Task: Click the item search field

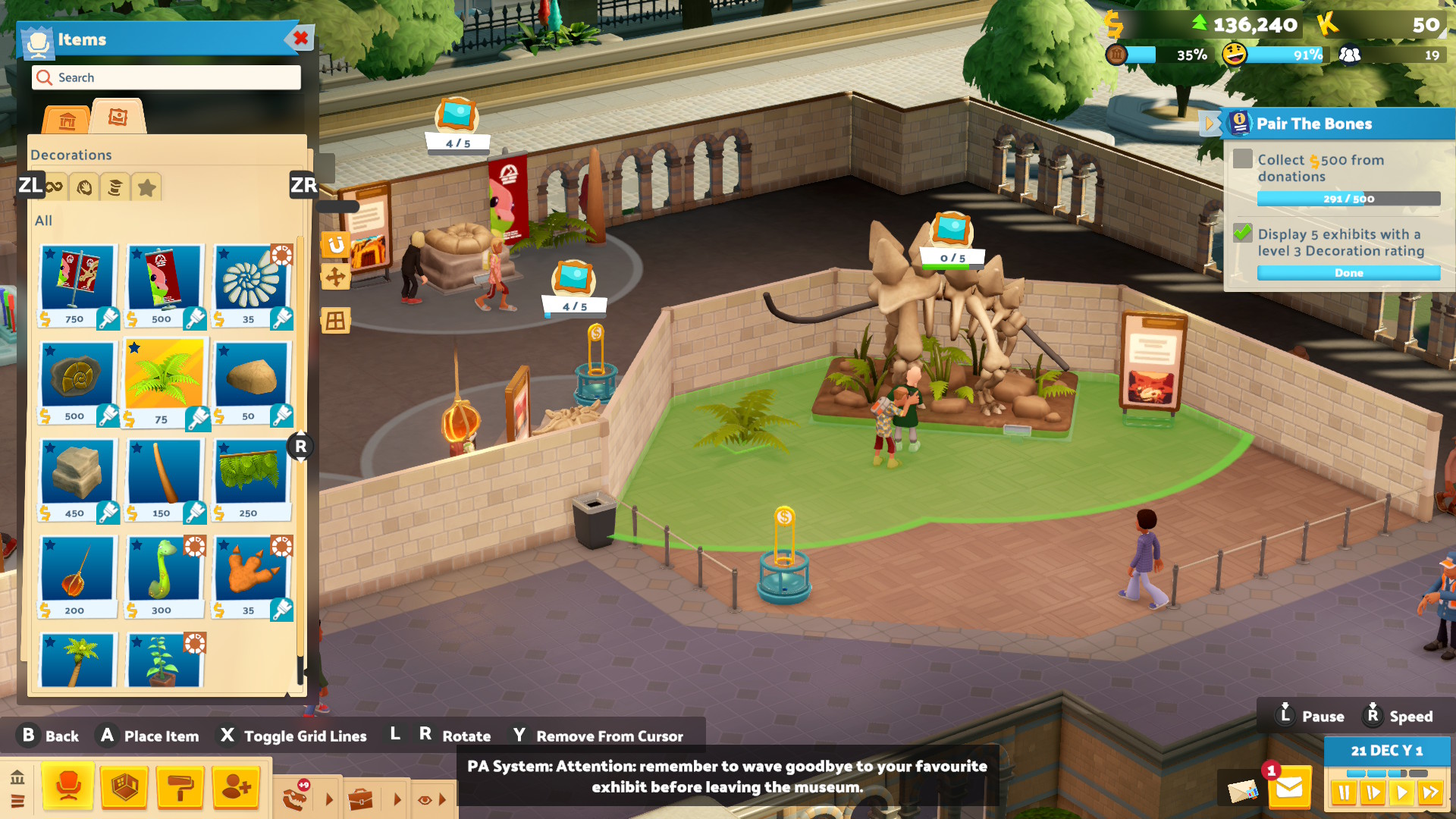Action: (x=166, y=77)
